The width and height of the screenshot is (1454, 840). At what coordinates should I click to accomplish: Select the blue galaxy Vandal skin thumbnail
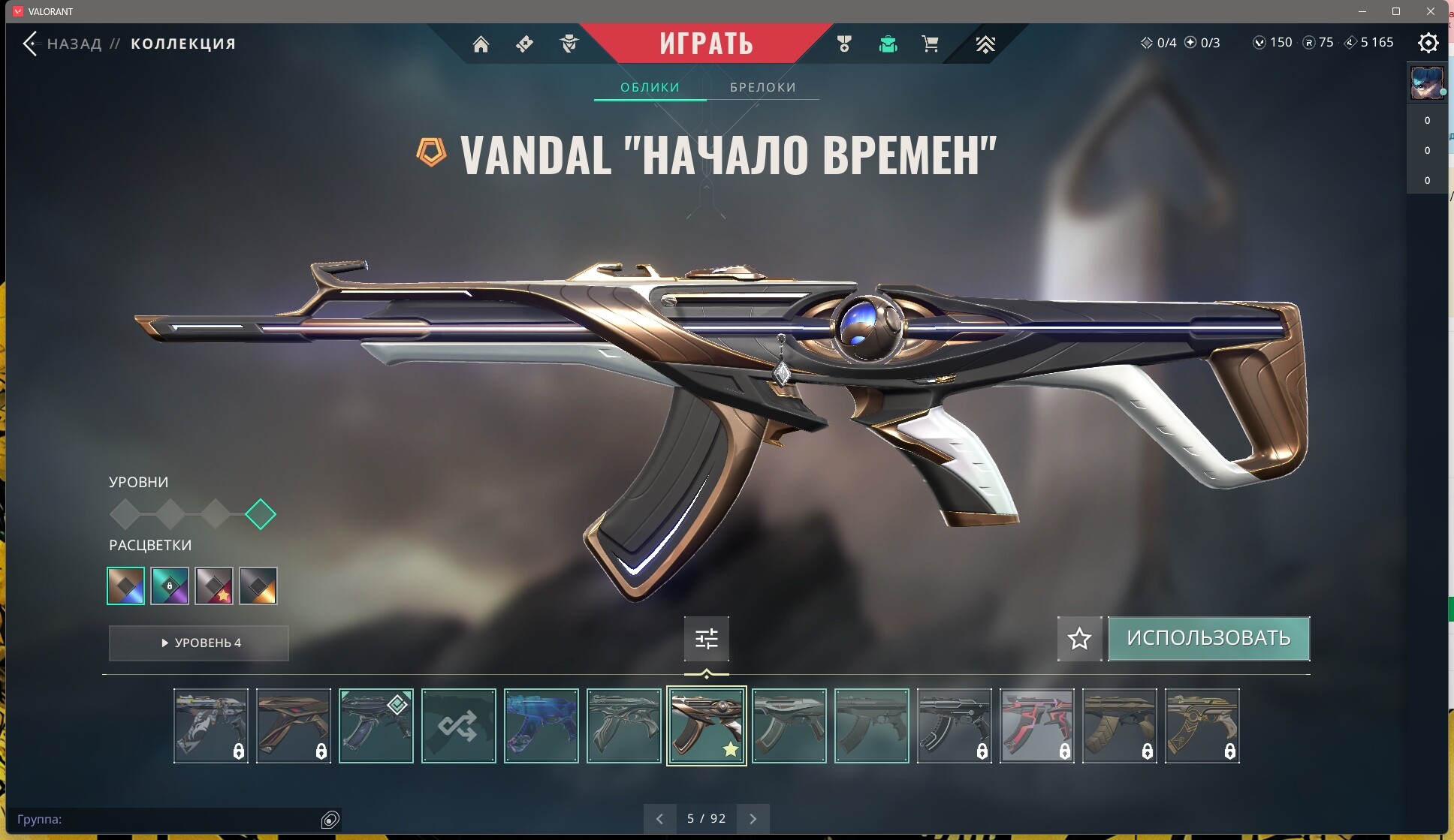tap(541, 726)
